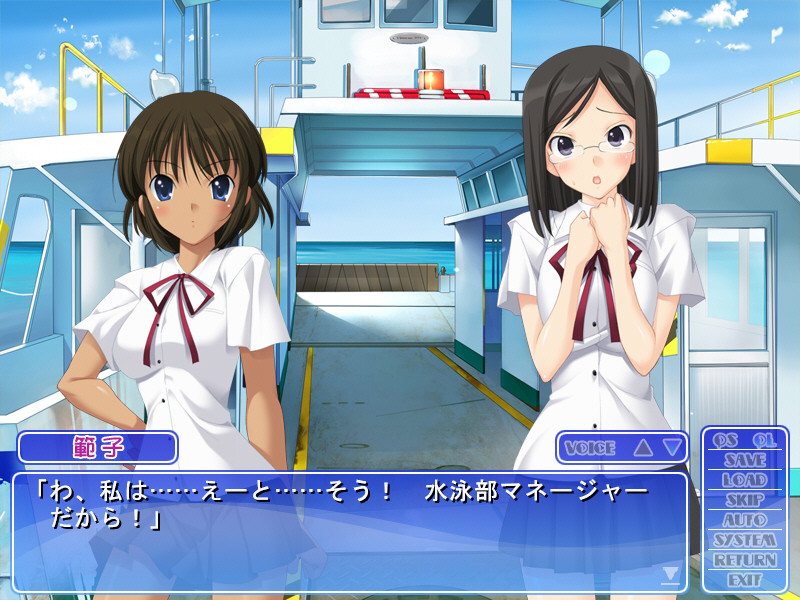Turn on AUTO text advance

point(745,520)
